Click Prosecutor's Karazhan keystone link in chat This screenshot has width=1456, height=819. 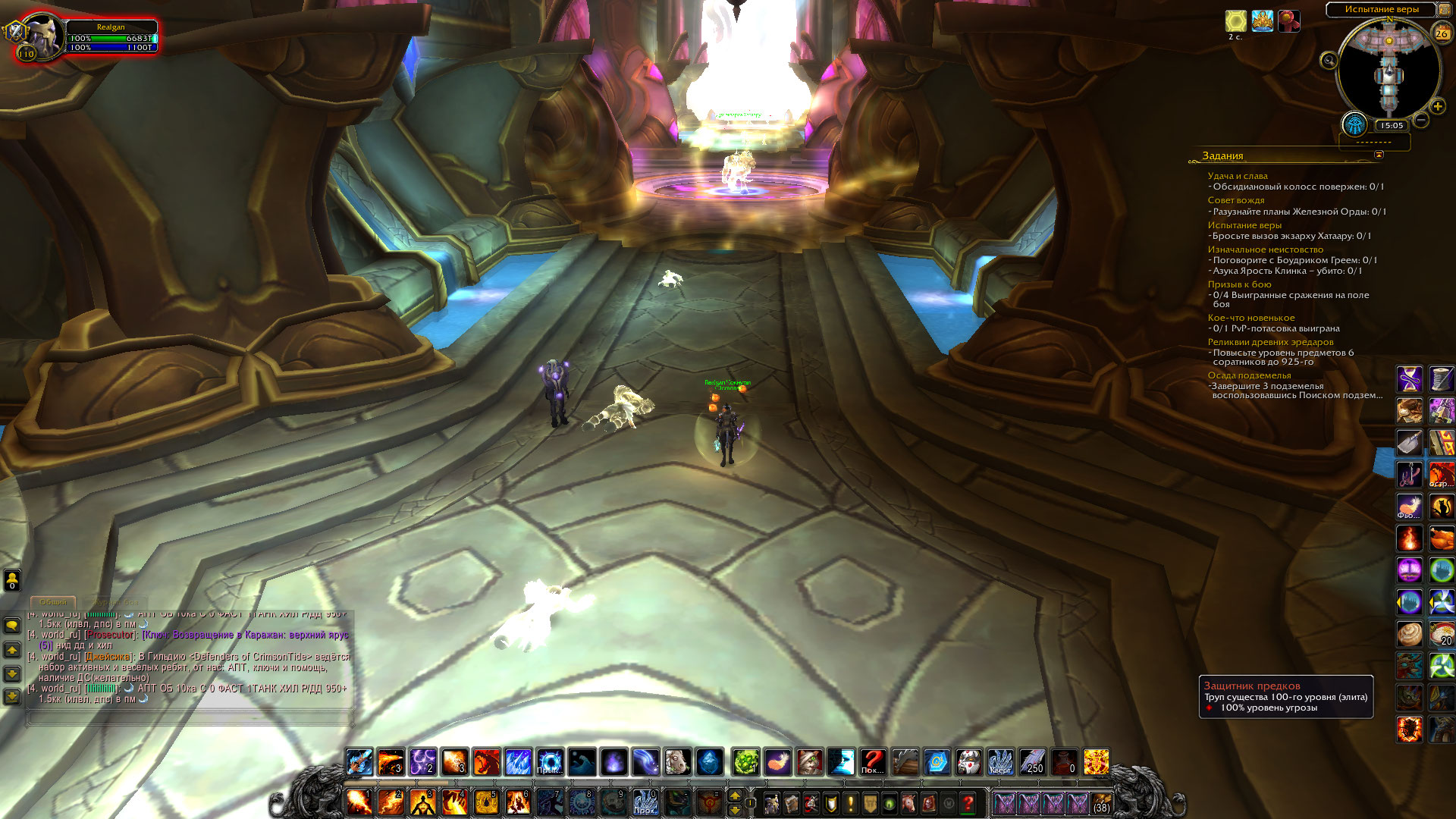245,635
